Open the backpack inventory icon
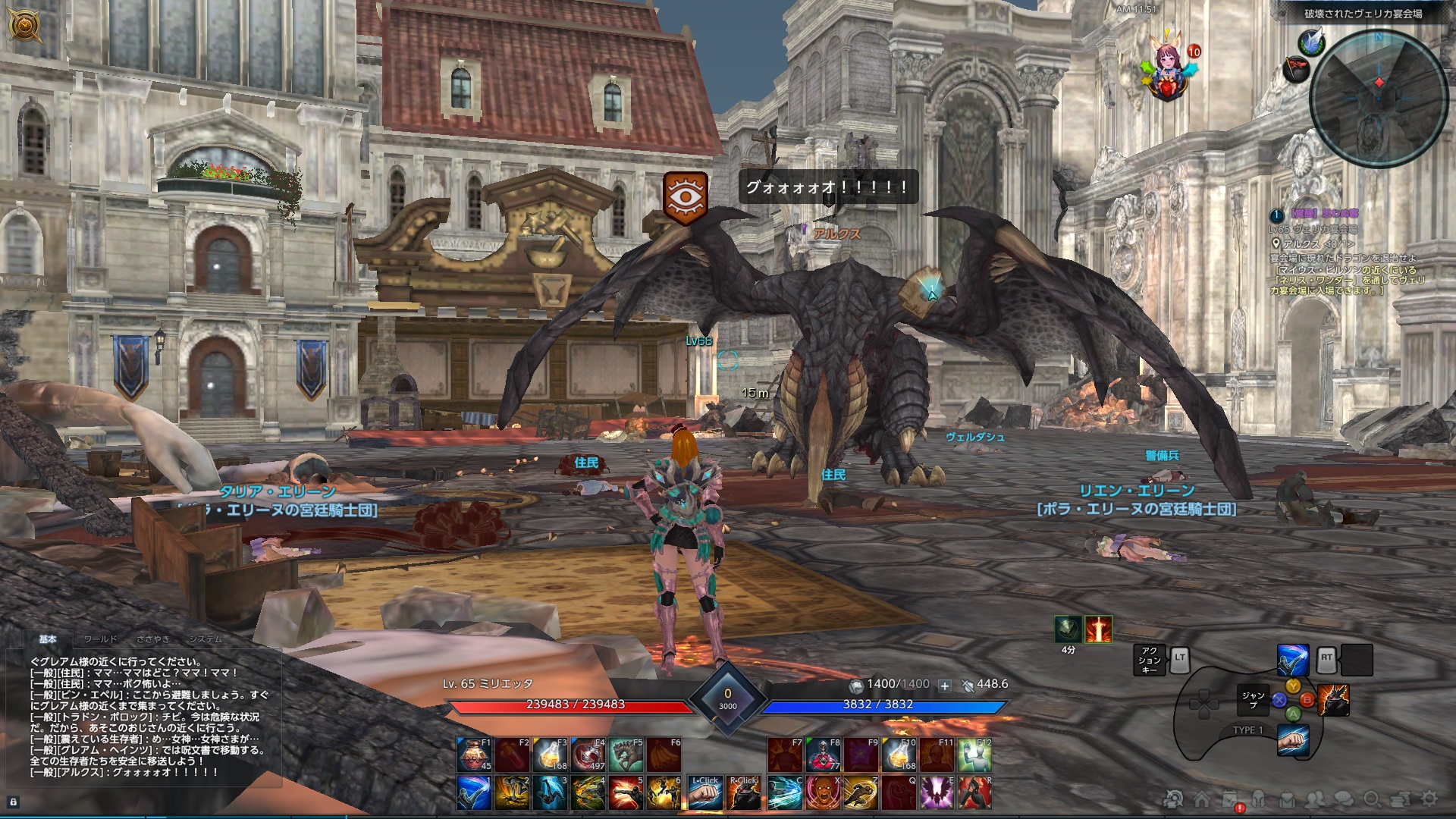Screen dimensions: 1456x819 (1288, 800)
